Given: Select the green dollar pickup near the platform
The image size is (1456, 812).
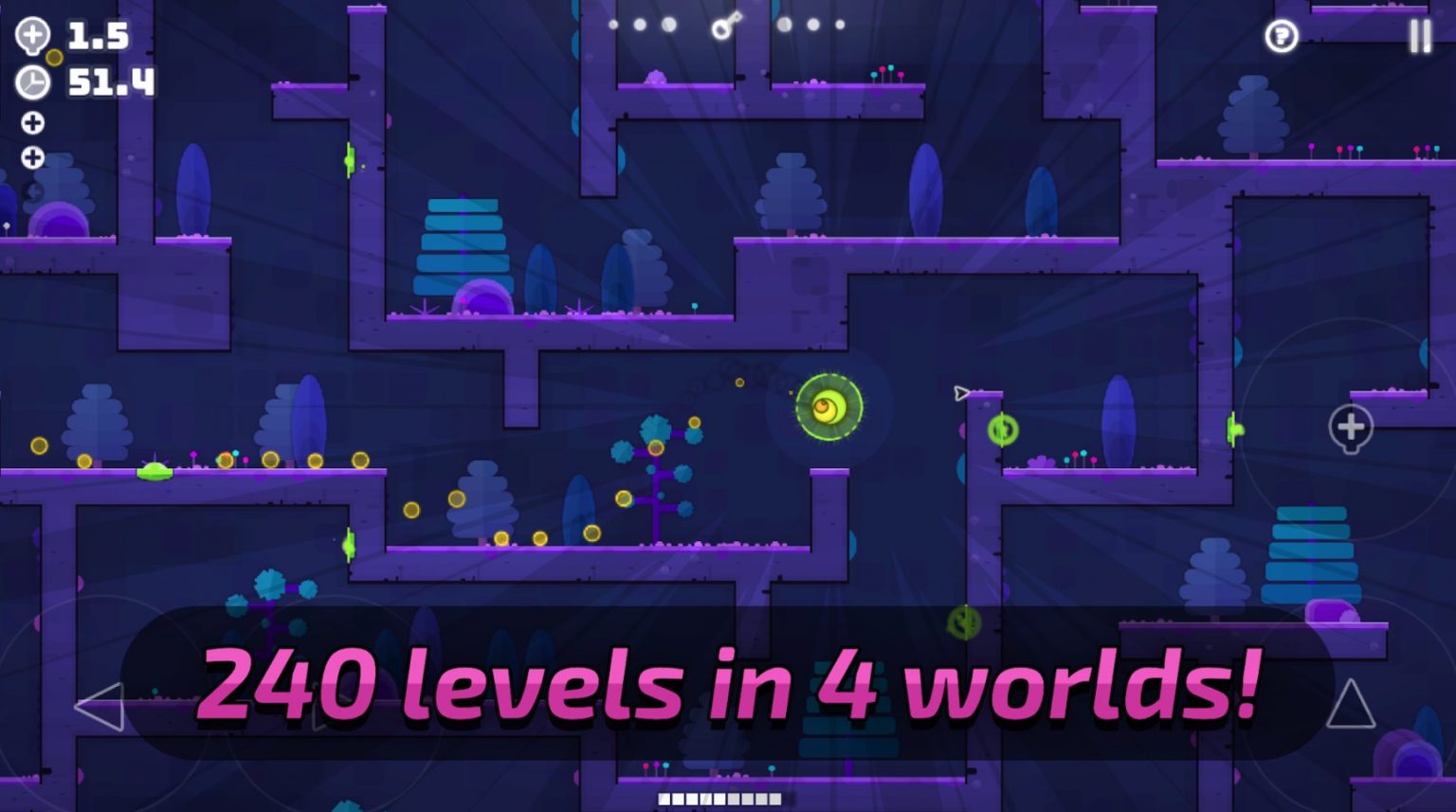Looking at the screenshot, I should click(1001, 431).
